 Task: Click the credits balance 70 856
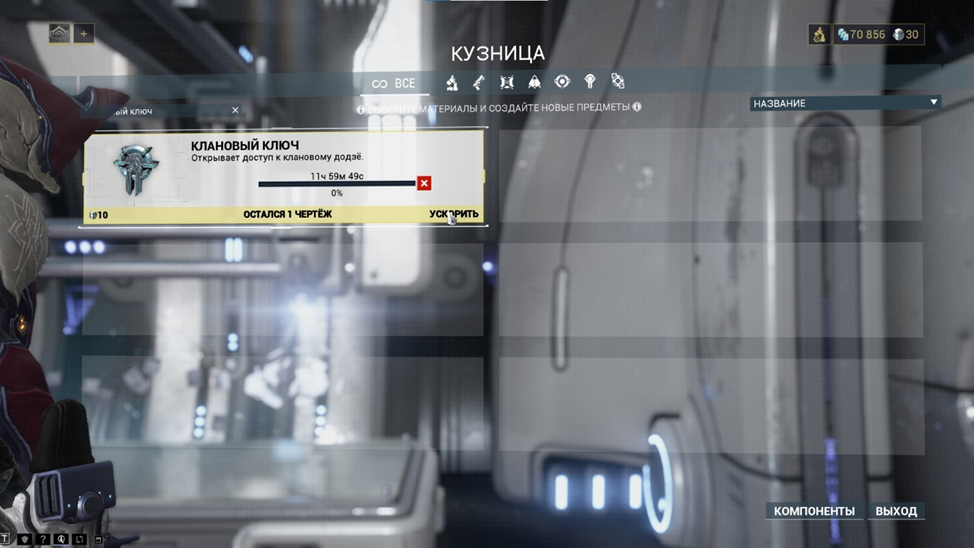[x=861, y=35]
